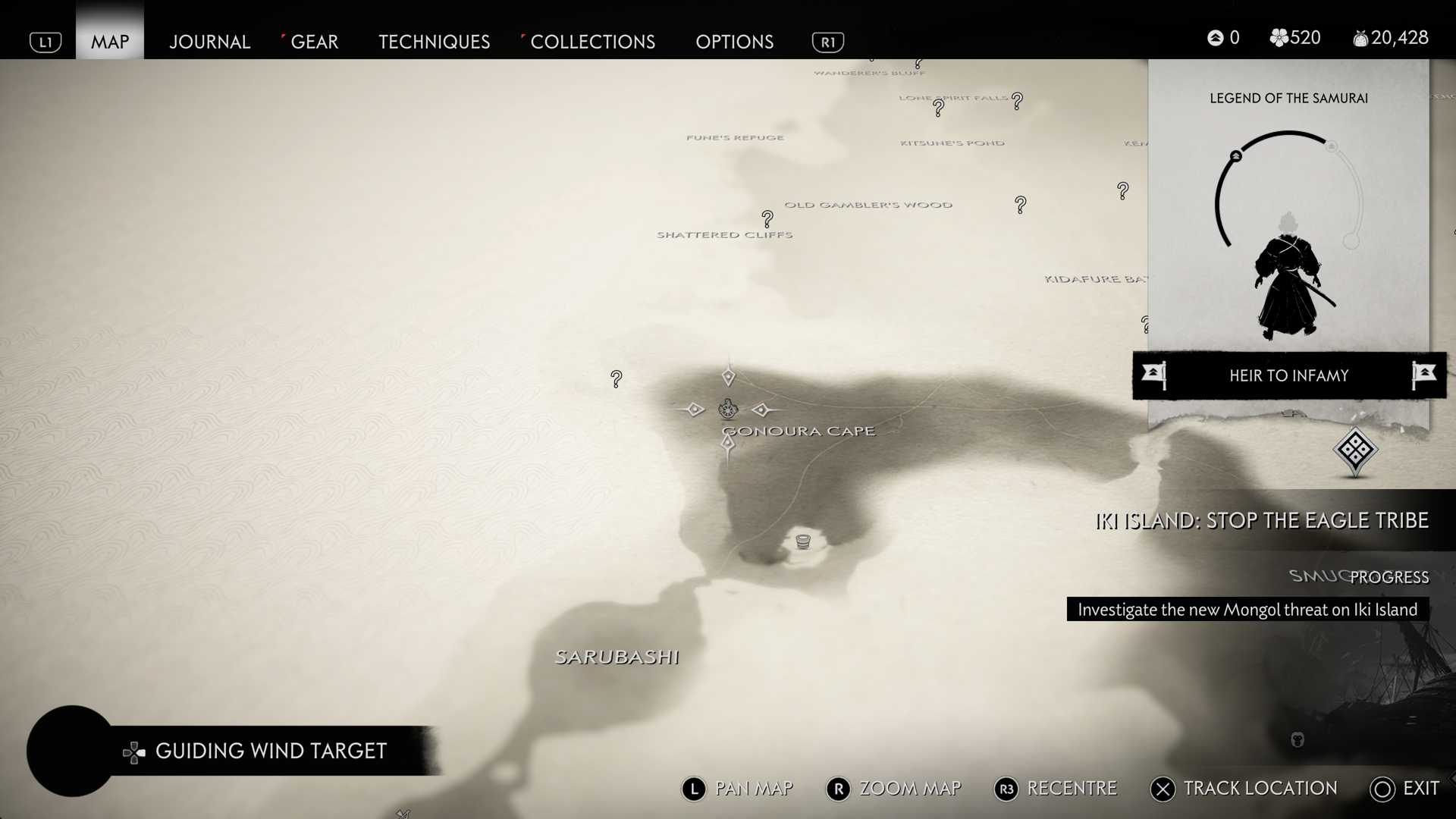Click the d-pad Guiding Wind Target icon
The height and width of the screenshot is (819, 1456).
(x=133, y=752)
